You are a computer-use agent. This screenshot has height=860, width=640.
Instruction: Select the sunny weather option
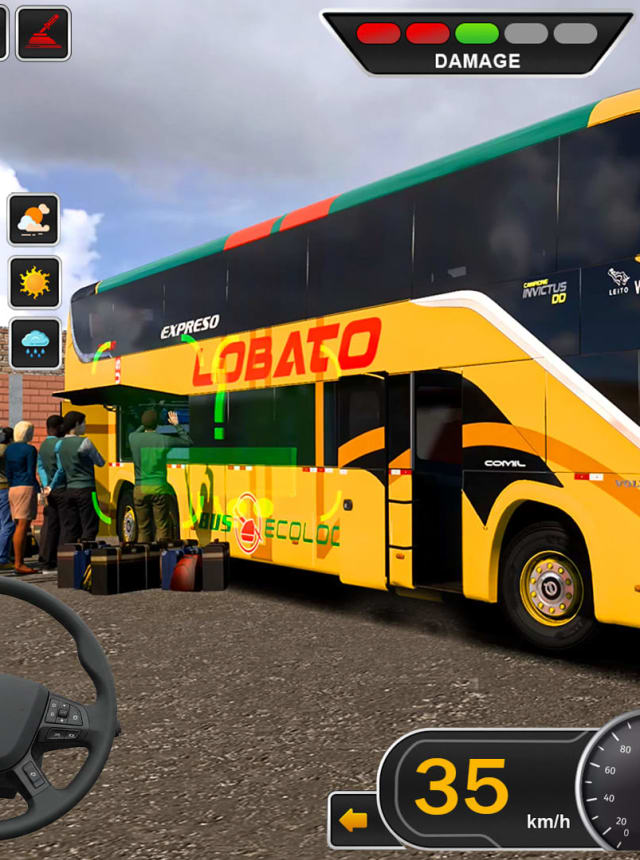(35, 282)
